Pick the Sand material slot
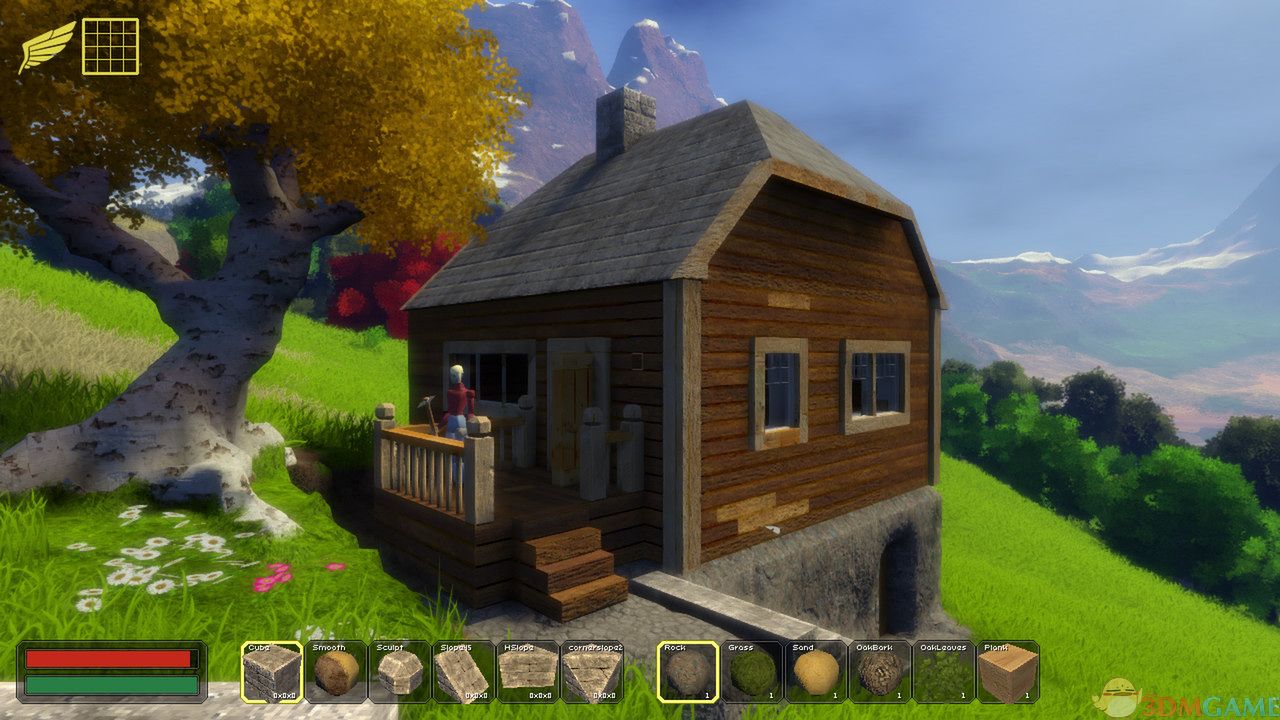The image size is (1280, 720). tap(815, 671)
